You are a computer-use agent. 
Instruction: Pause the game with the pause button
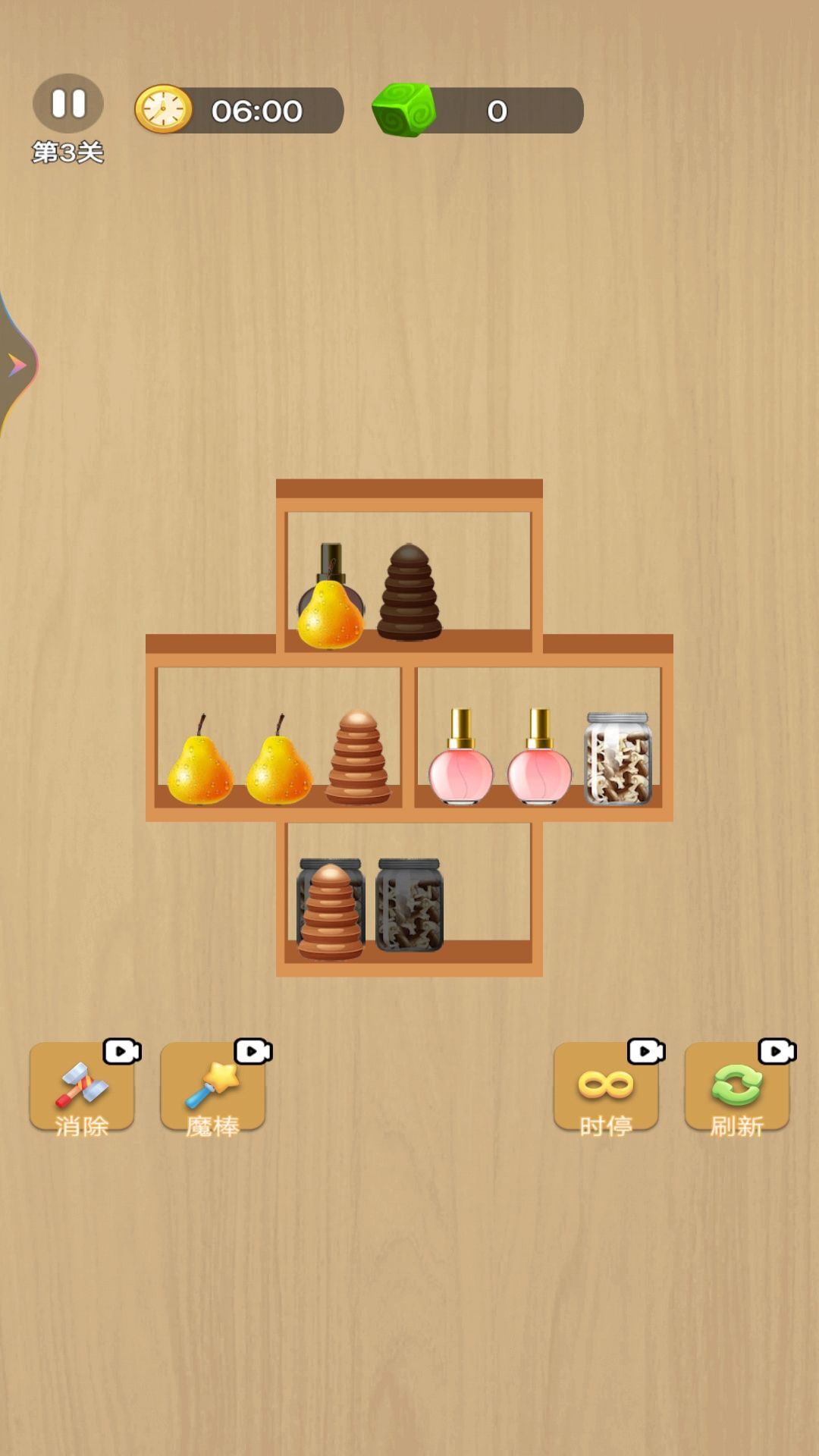[68, 104]
